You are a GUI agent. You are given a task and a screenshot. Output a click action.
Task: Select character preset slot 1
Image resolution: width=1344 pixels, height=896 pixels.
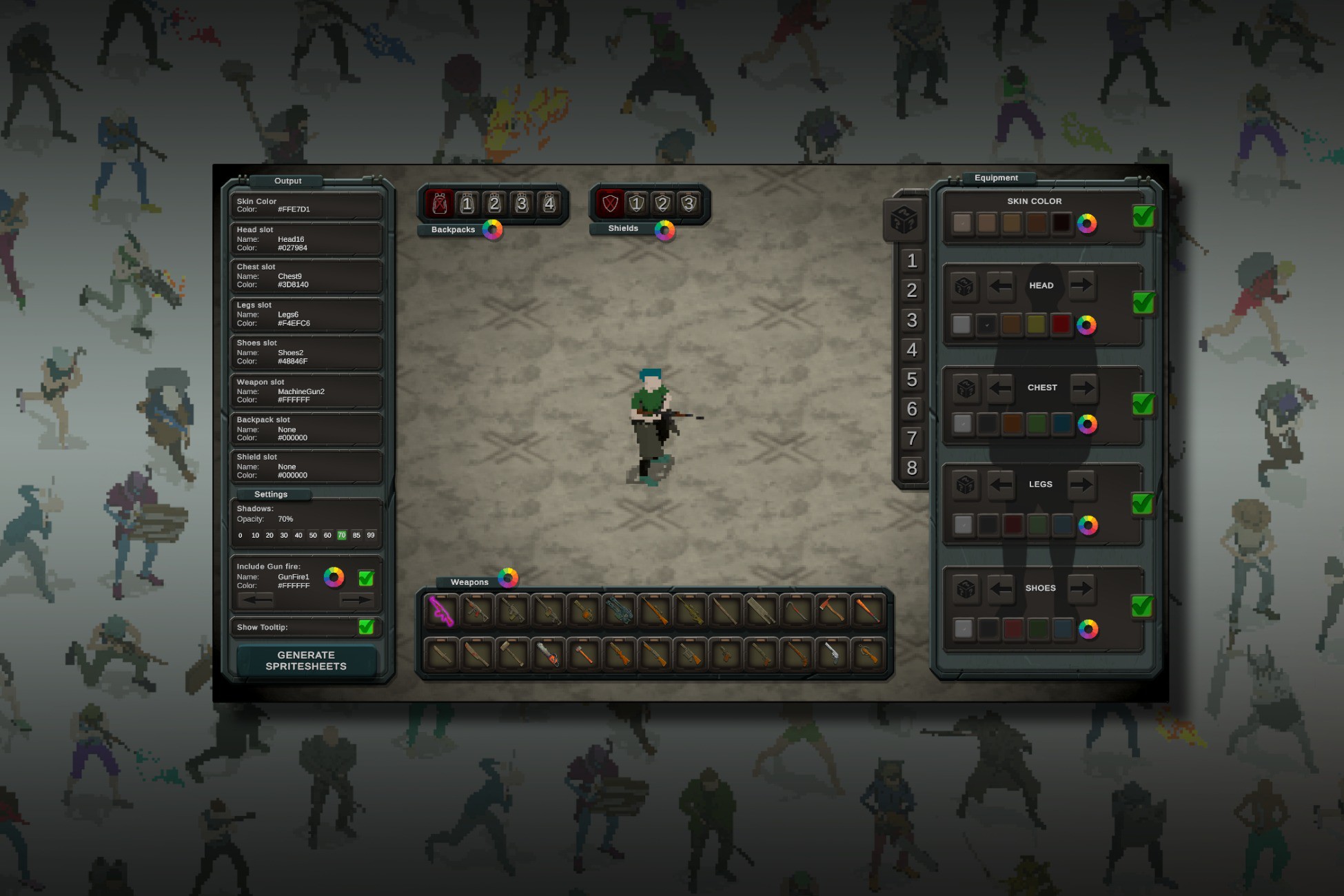[x=913, y=261]
